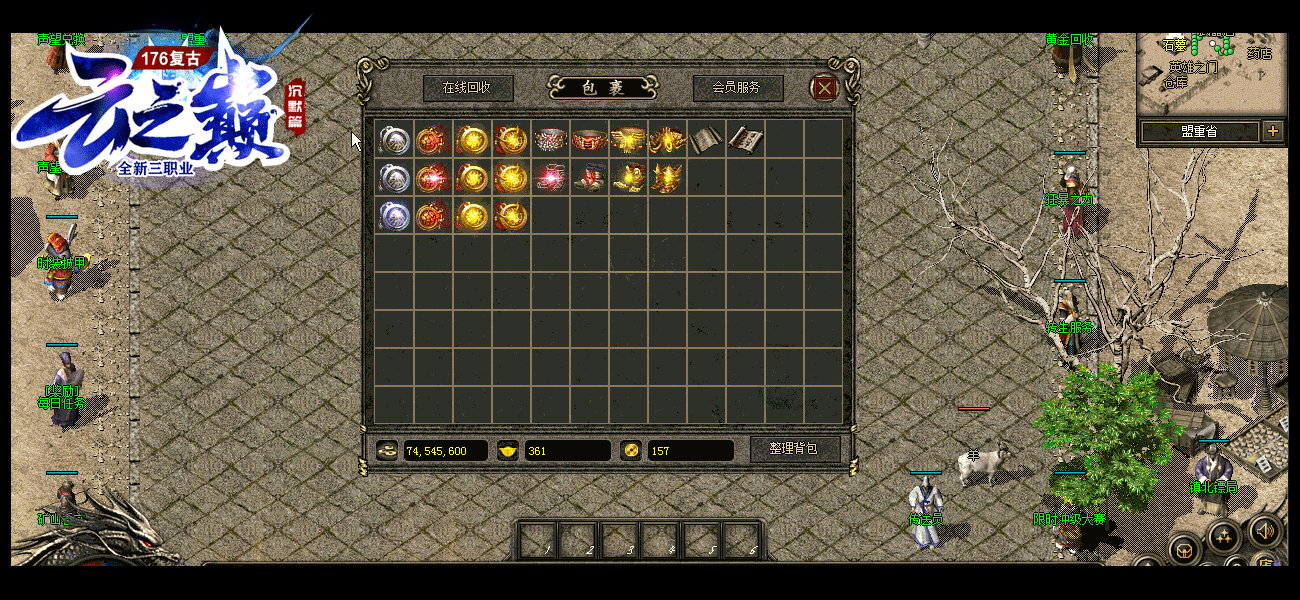Select the red and gold bracelet

(589, 139)
